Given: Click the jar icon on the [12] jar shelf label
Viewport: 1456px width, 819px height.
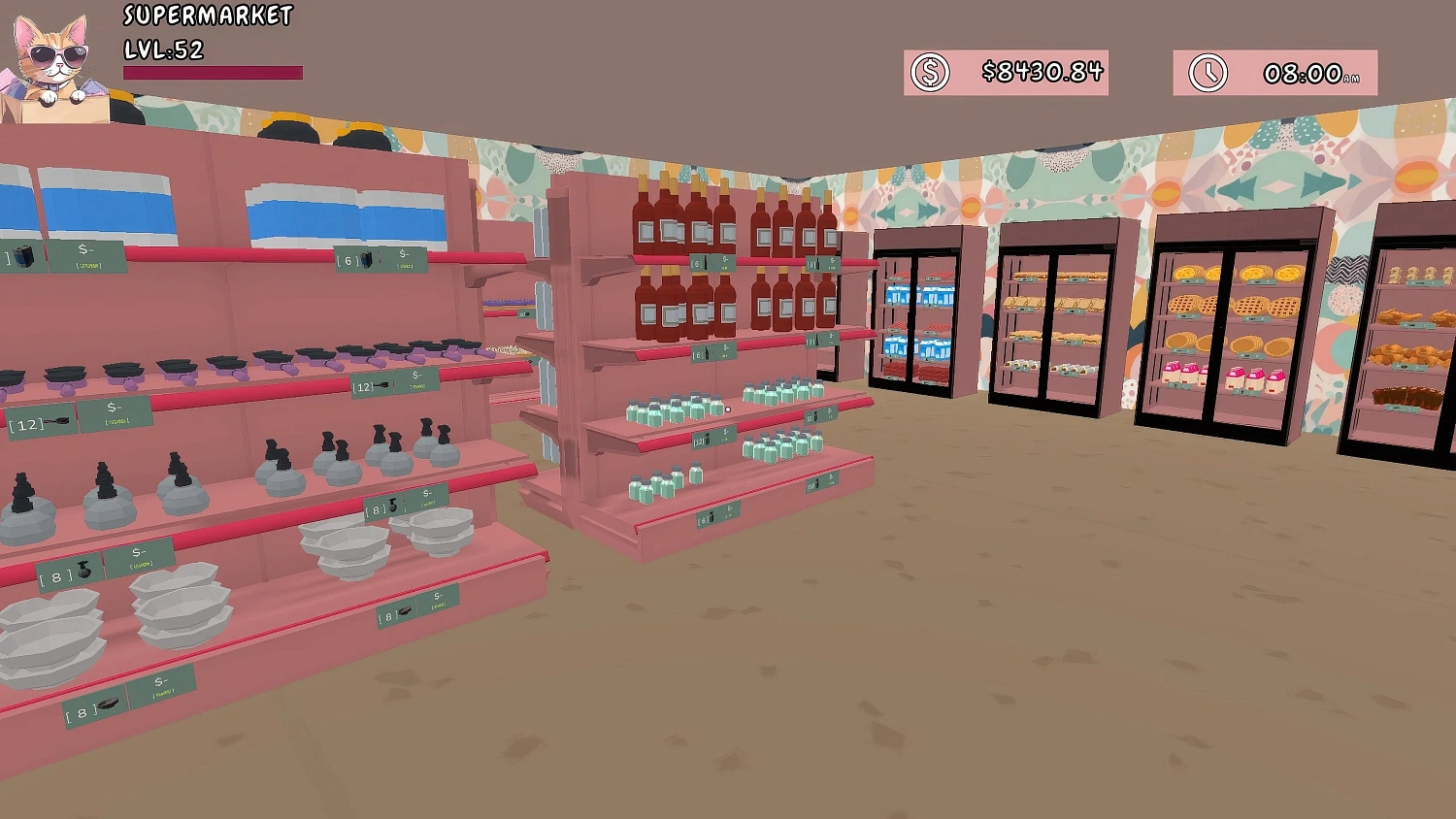Looking at the screenshot, I should coord(708,440).
